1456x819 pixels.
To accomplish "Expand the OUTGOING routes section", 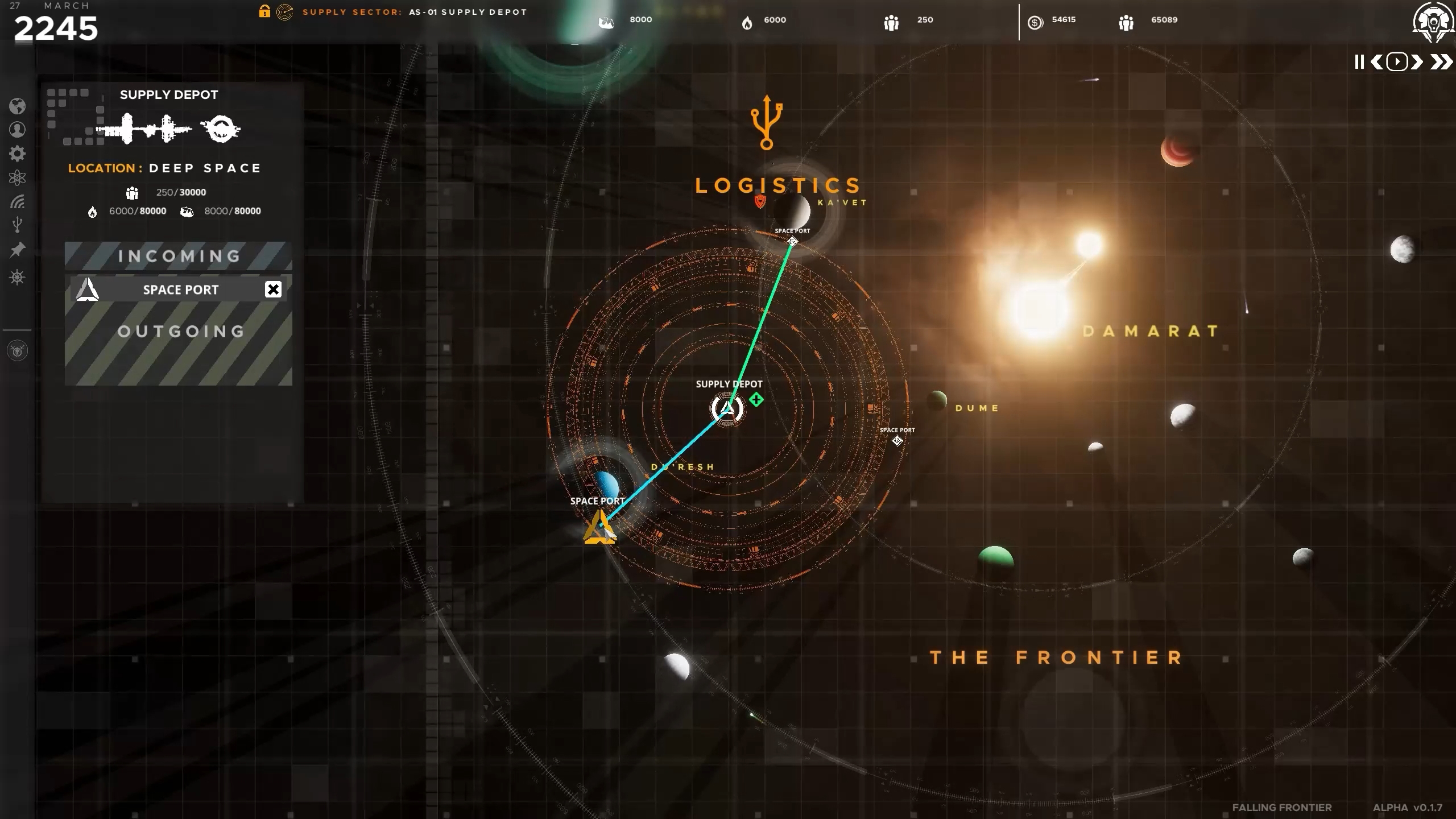I will coord(180,331).
